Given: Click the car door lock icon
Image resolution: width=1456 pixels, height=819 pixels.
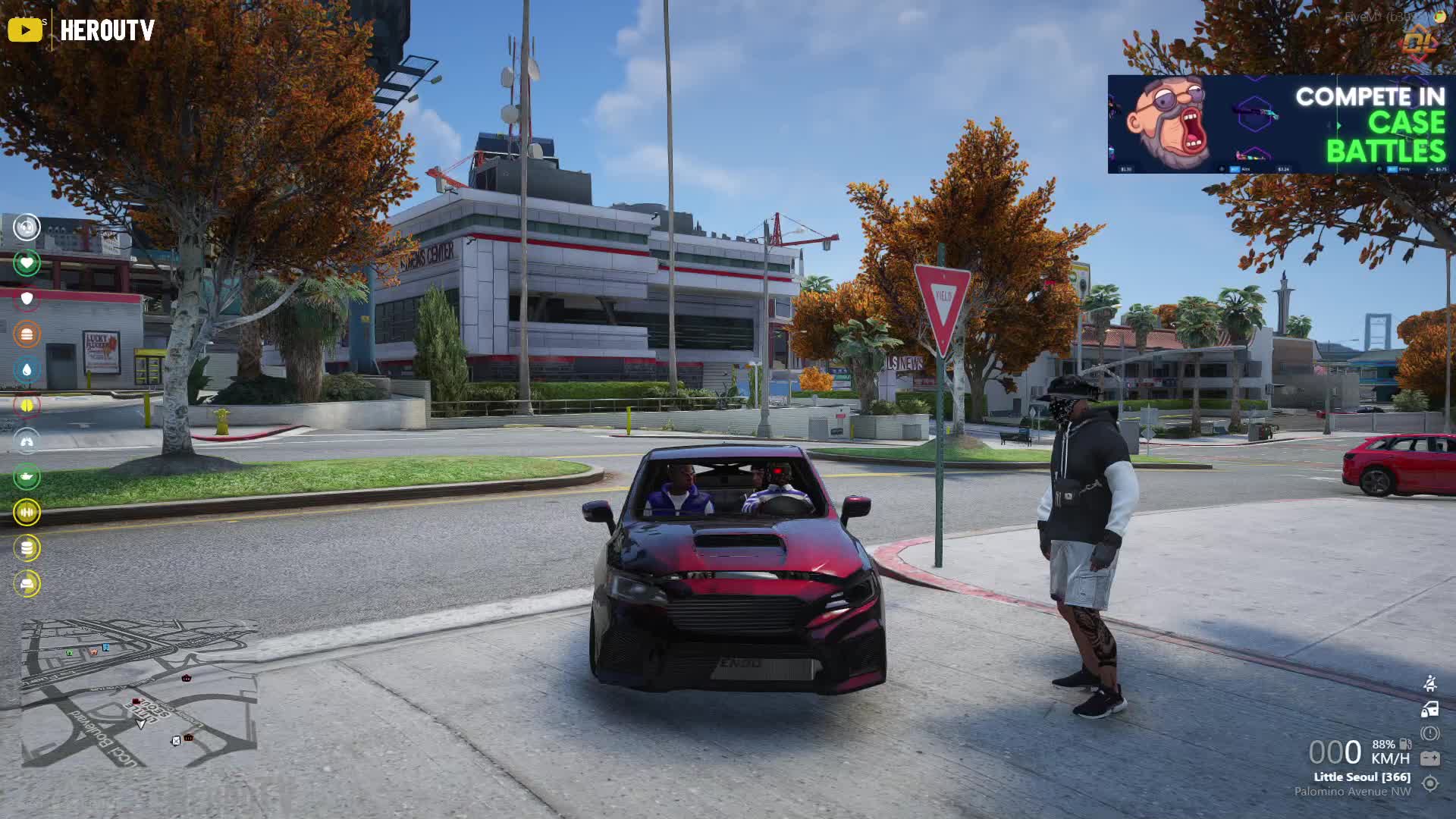Looking at the screenshot, I should point(1430,710).
